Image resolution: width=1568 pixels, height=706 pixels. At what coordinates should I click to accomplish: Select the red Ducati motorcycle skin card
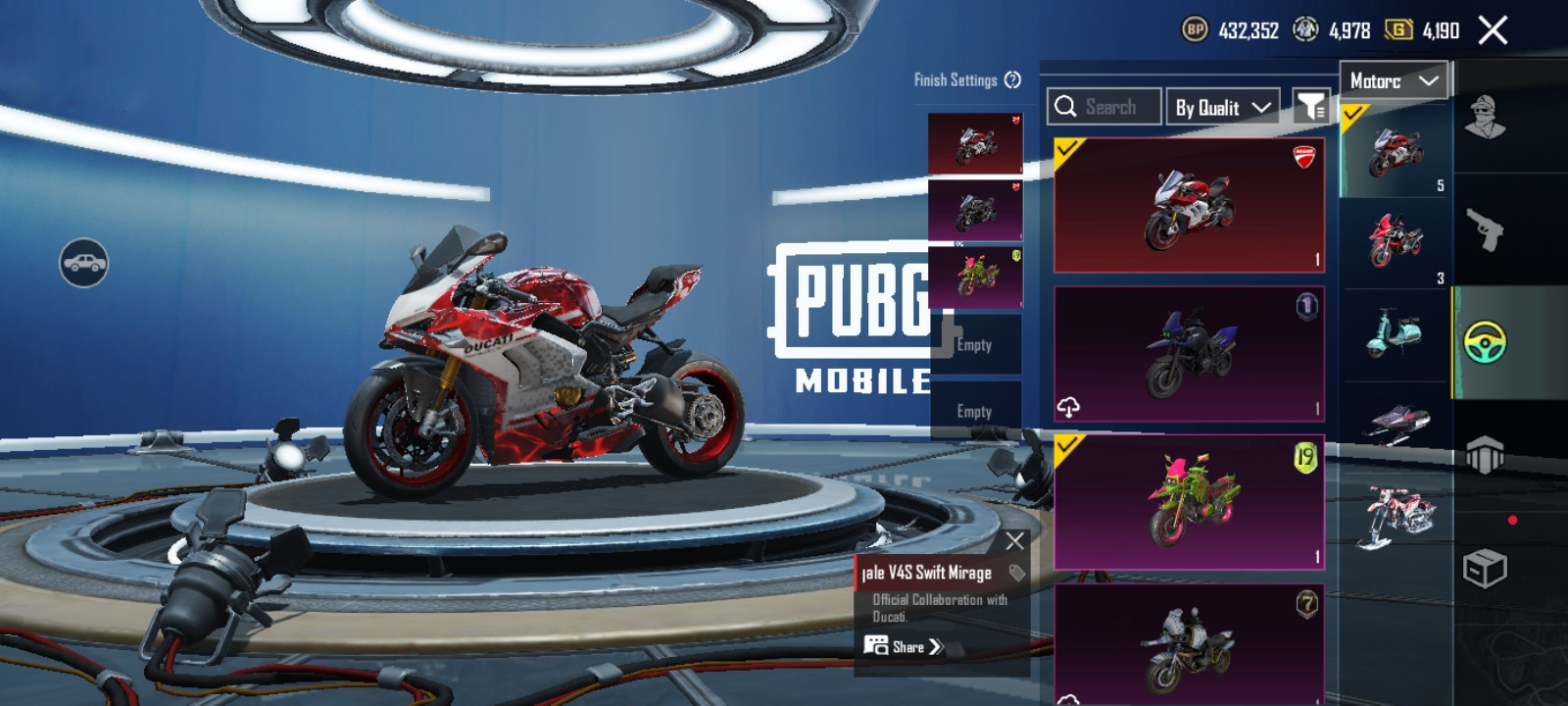(x=1189, y=206)
